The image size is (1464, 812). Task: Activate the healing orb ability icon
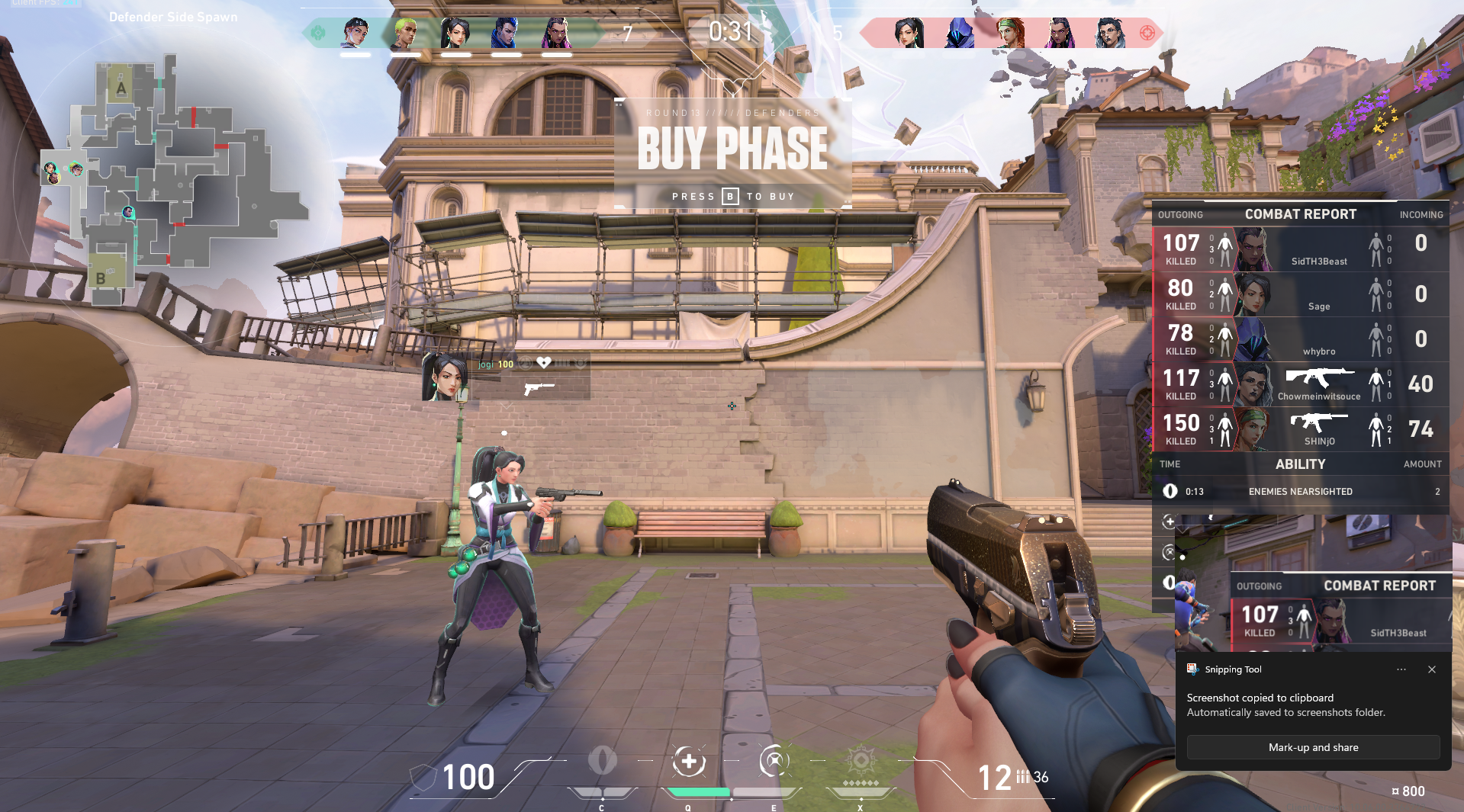[x=688, y=762]
